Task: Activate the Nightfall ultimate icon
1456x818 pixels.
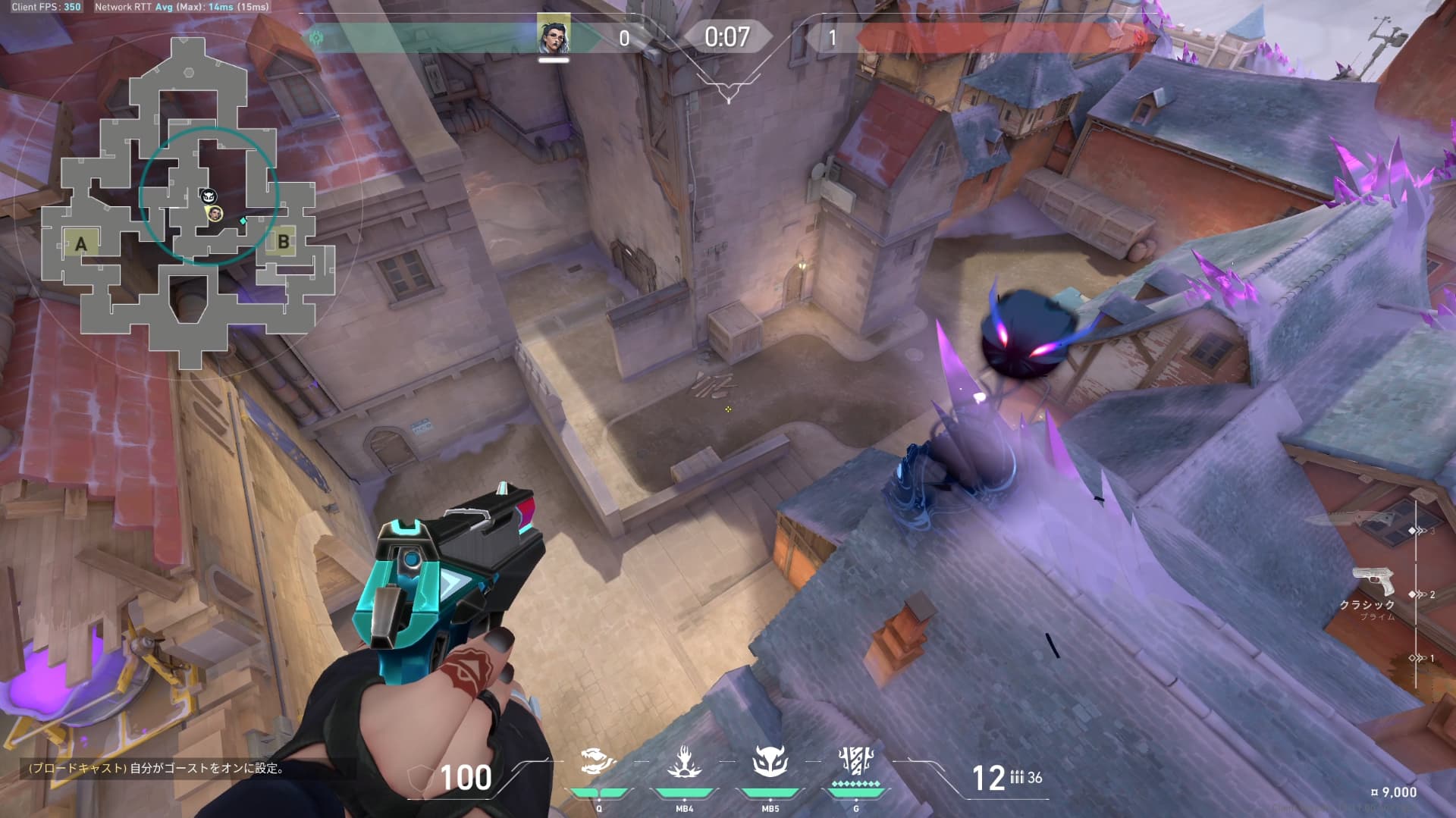Action: point(855,762)
